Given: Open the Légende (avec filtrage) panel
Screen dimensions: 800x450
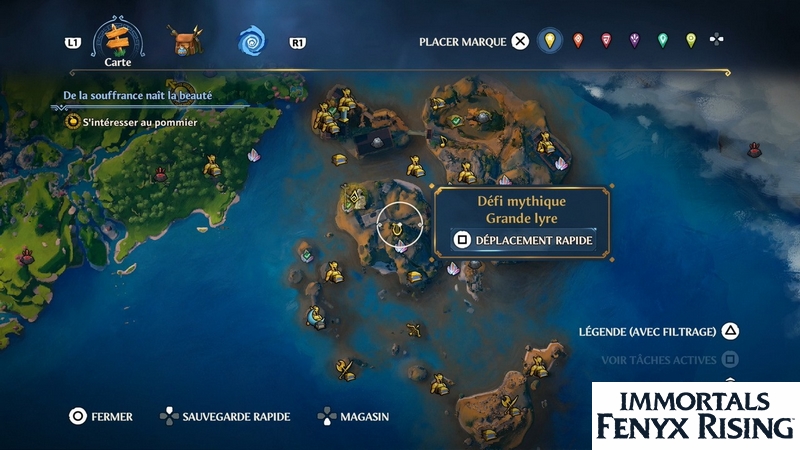Looking at the screenshot, I should coord(662,331).
